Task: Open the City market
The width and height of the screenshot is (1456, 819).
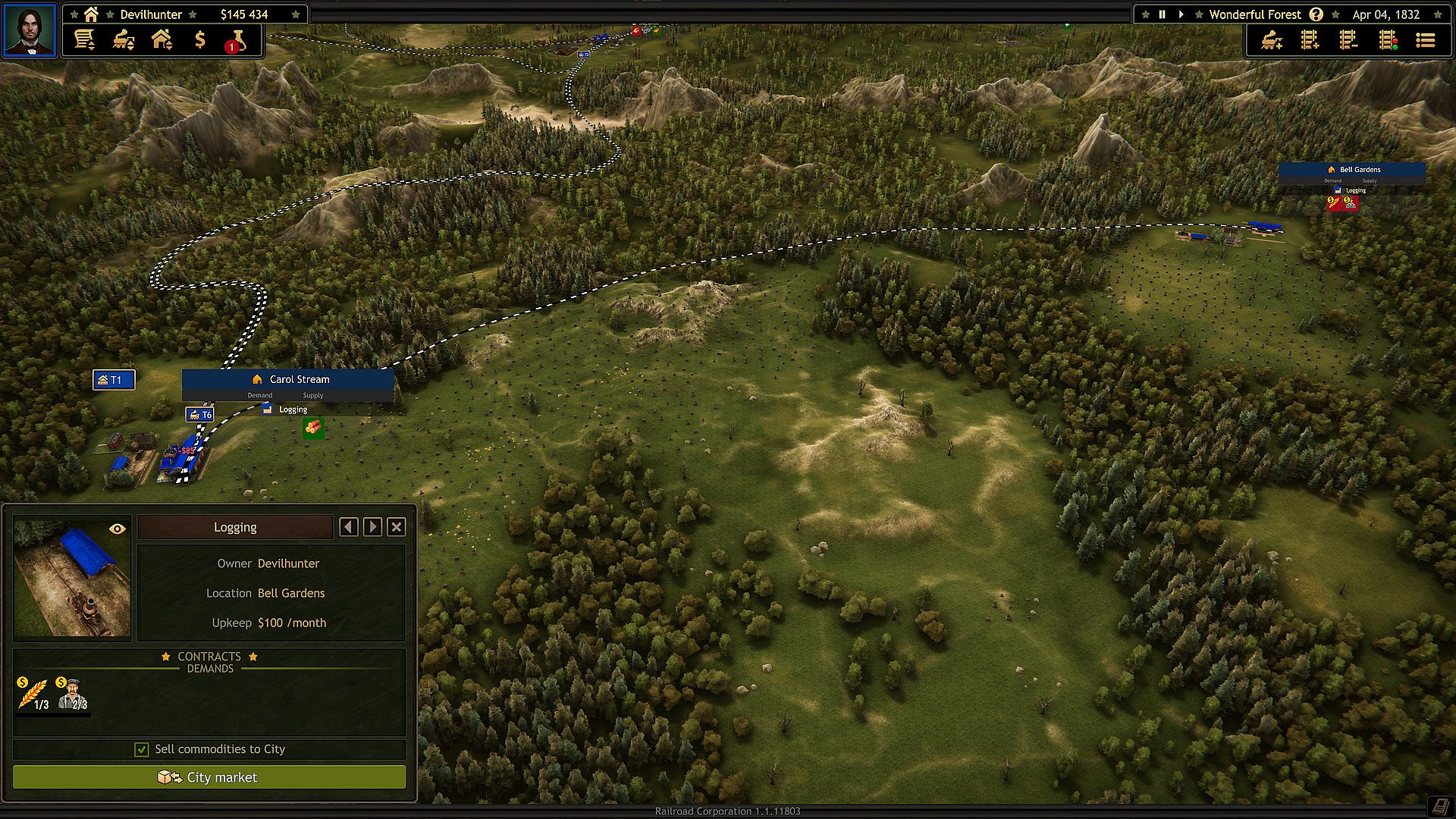Action: (209, 777)
